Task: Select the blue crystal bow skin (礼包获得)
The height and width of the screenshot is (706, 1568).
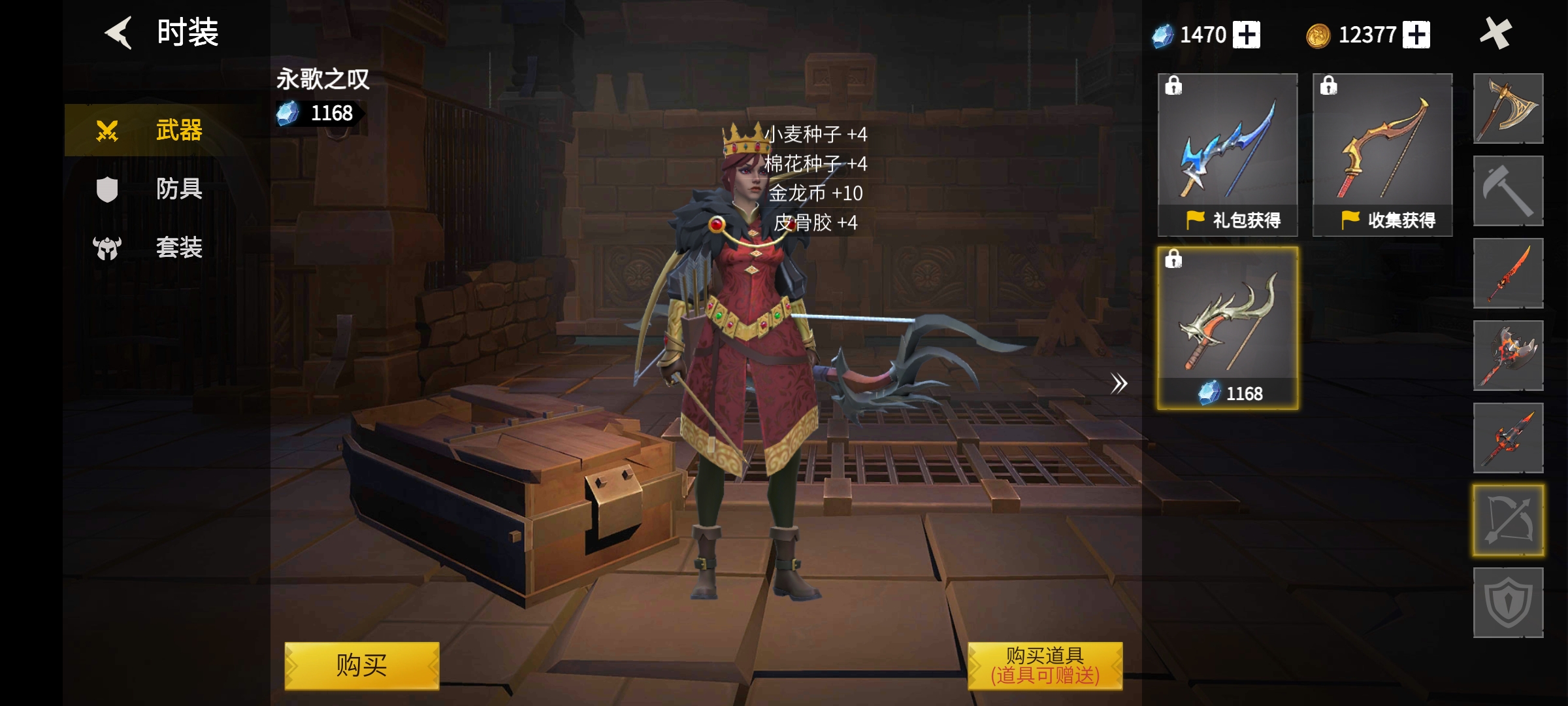Action: (x=1228, y=154)
